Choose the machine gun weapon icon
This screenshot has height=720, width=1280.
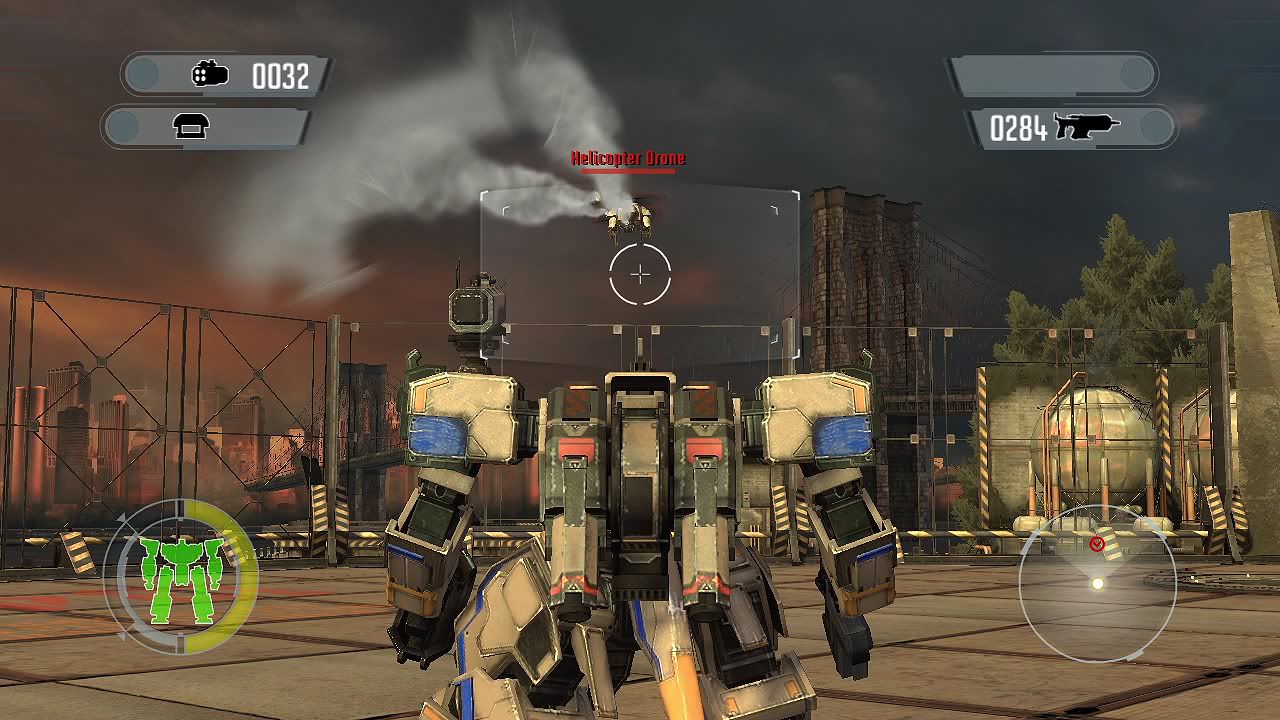click(x=1086, y=126)
